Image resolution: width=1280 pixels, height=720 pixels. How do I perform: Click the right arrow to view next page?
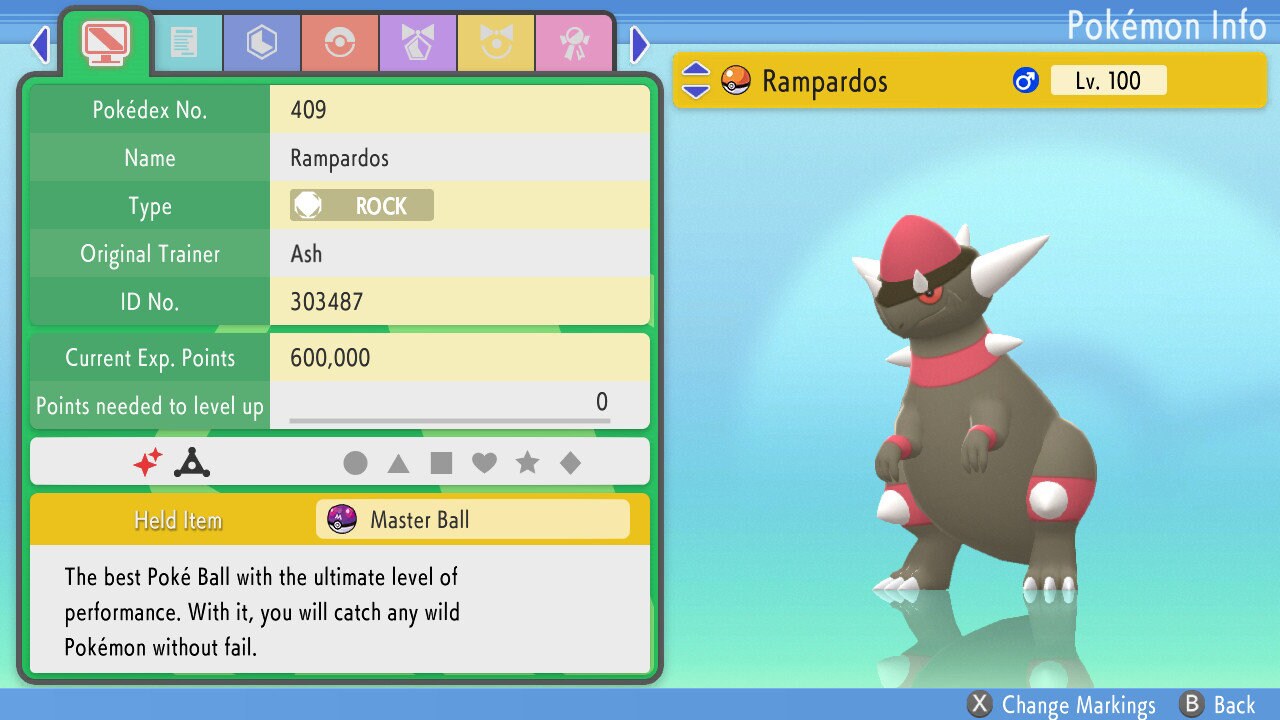[640, 42]
